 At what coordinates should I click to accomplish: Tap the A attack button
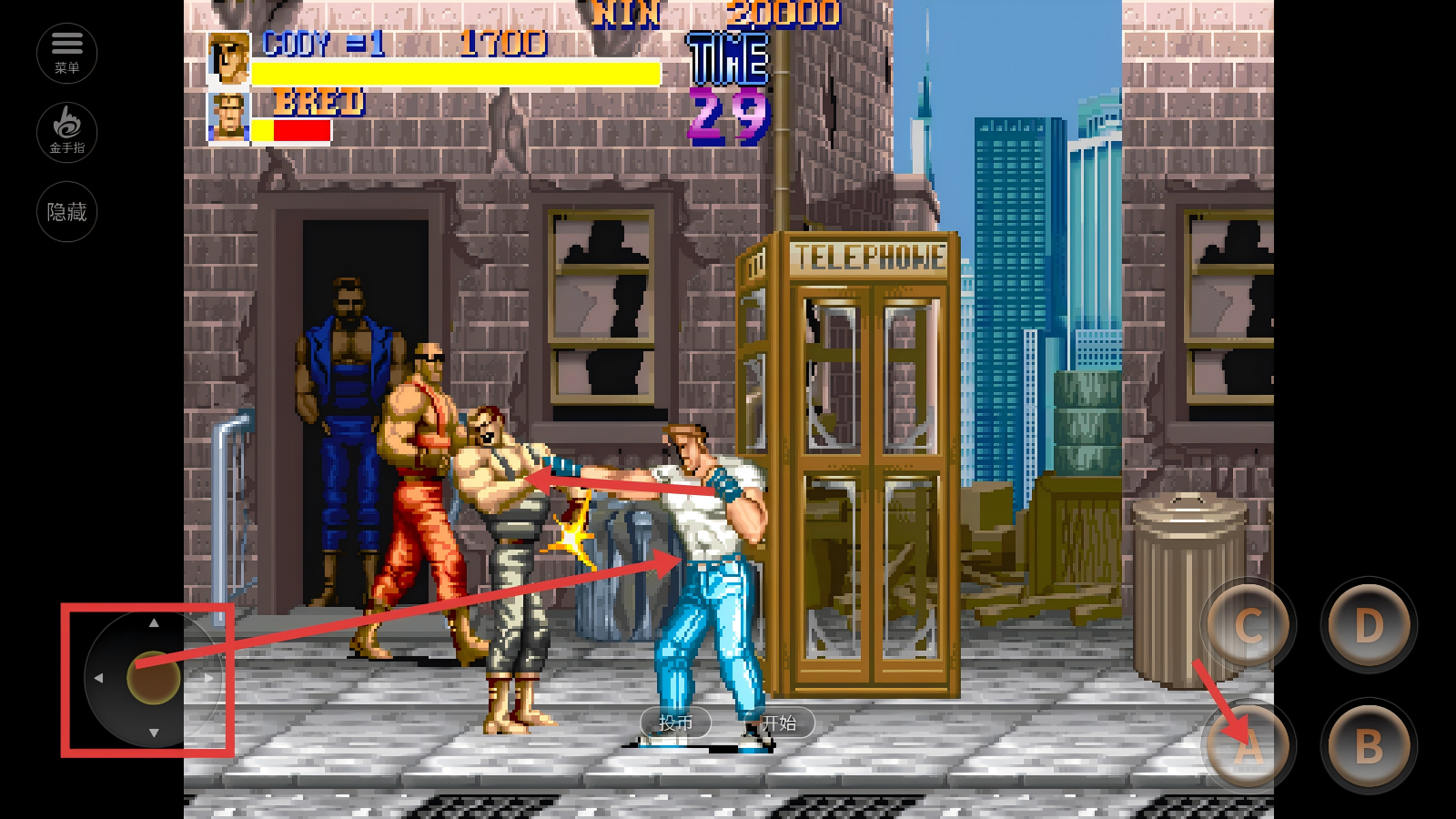pos(1249,747)
